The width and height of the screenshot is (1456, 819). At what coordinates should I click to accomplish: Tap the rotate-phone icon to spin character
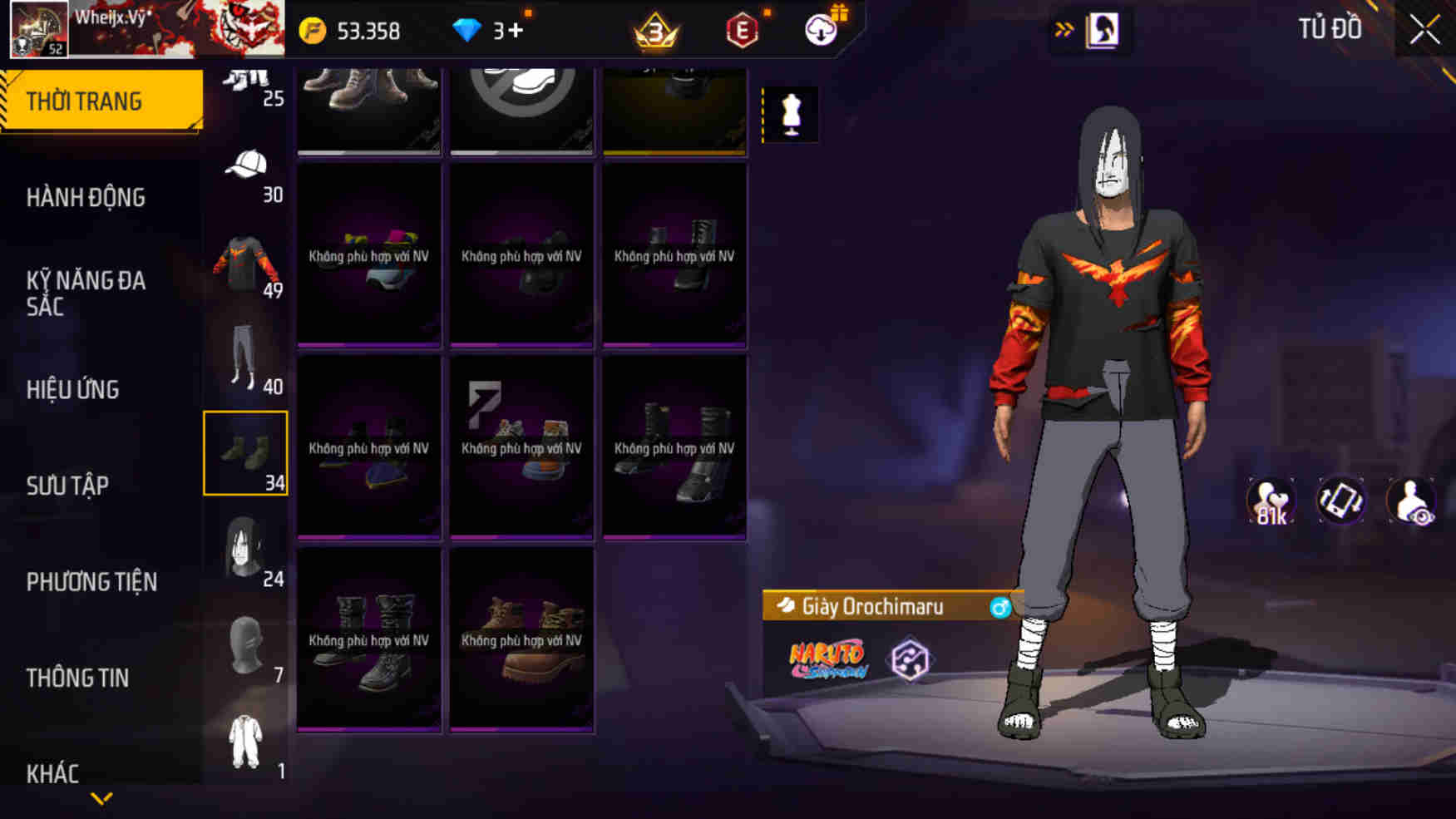[x=1341, y=500]
